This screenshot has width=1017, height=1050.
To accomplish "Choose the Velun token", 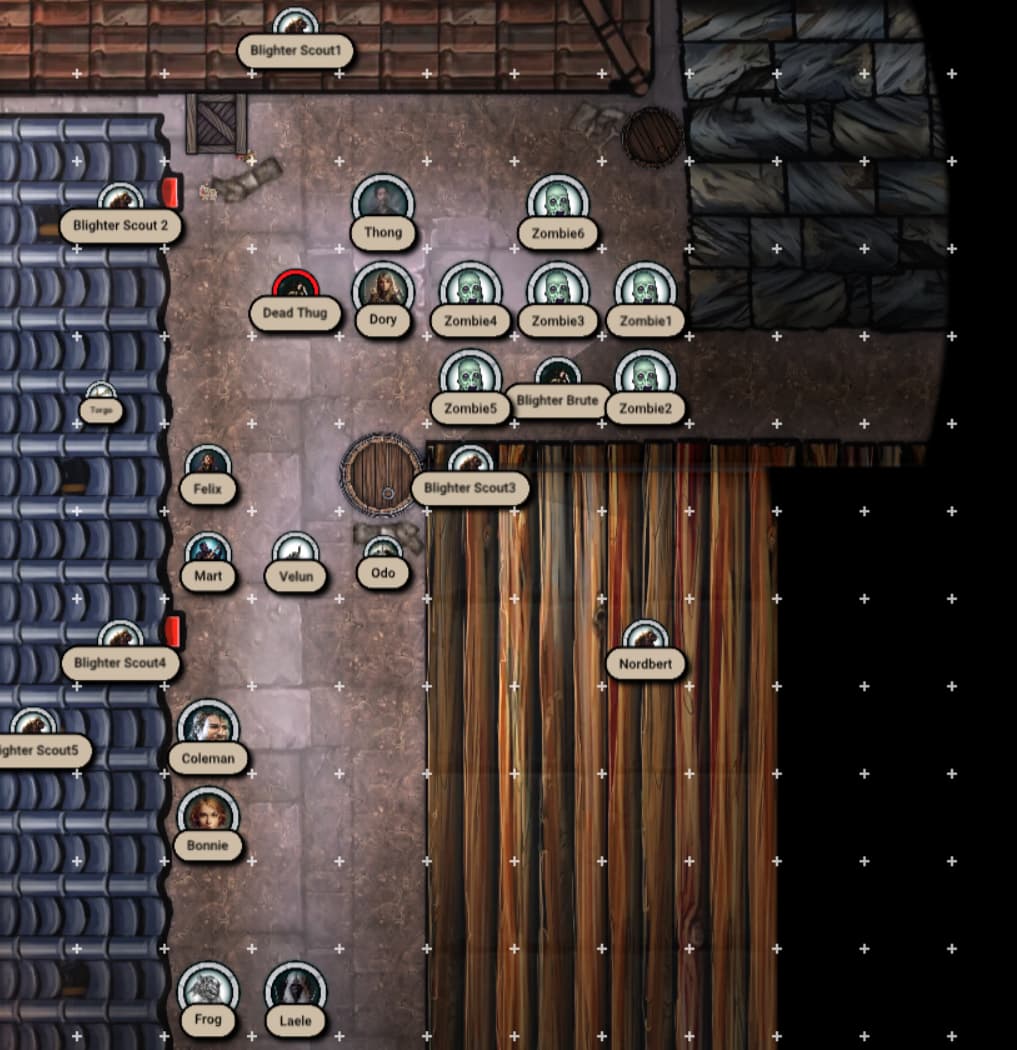I will coord(295,553).
